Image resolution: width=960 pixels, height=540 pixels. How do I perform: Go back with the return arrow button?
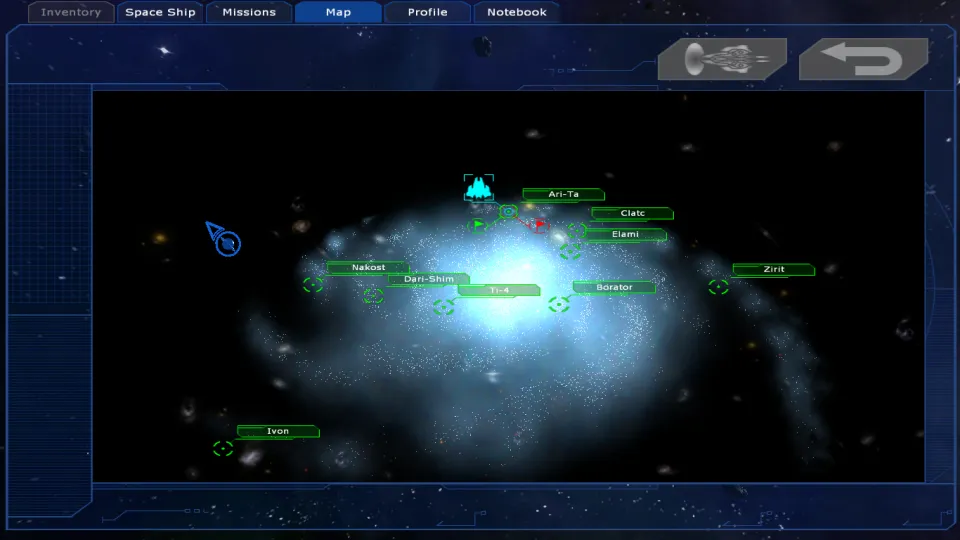click(864, 59)
